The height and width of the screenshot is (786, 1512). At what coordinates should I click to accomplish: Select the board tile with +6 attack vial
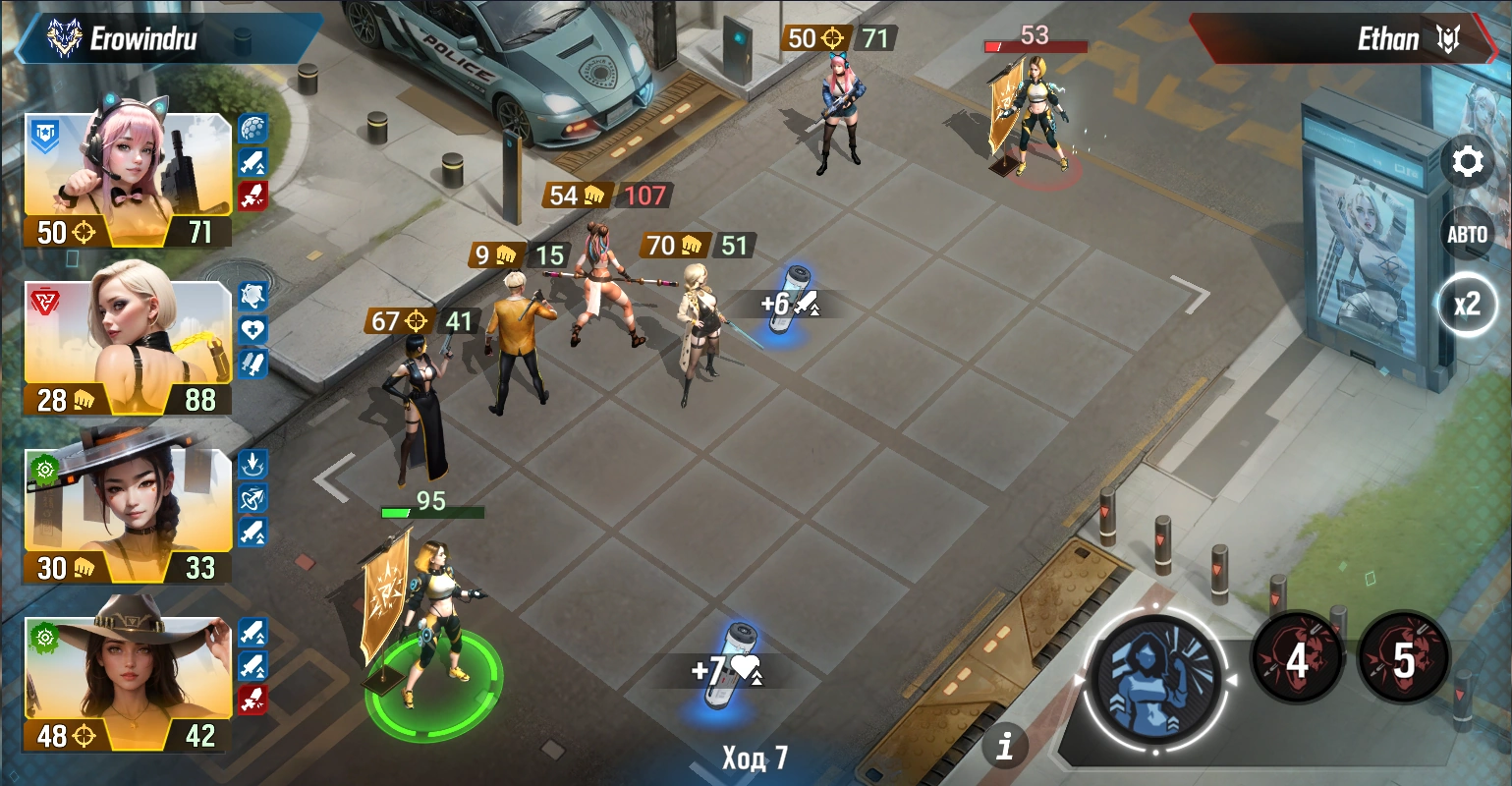(786, 307)
